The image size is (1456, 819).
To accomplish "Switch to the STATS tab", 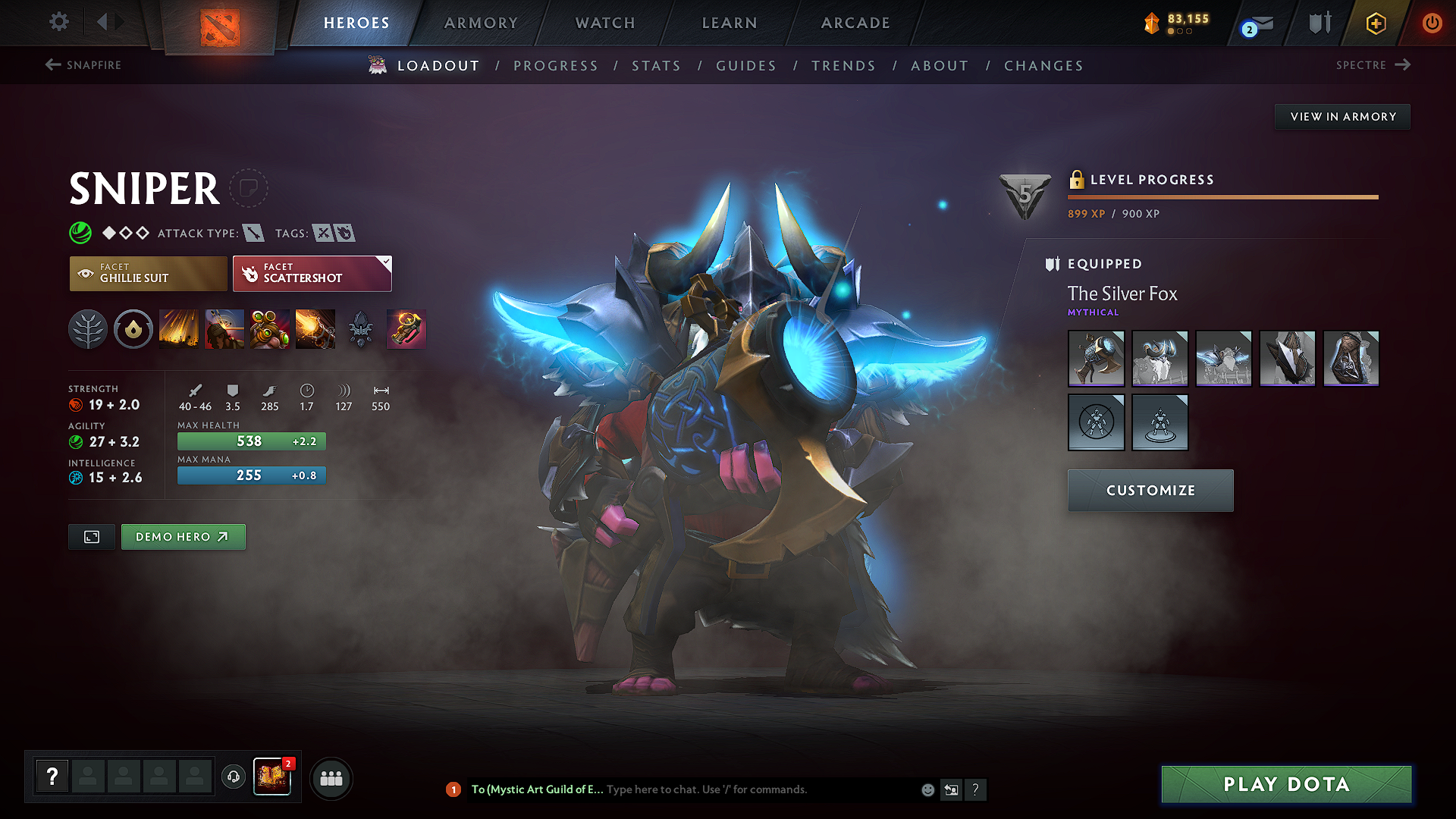I will pos(657,66).
